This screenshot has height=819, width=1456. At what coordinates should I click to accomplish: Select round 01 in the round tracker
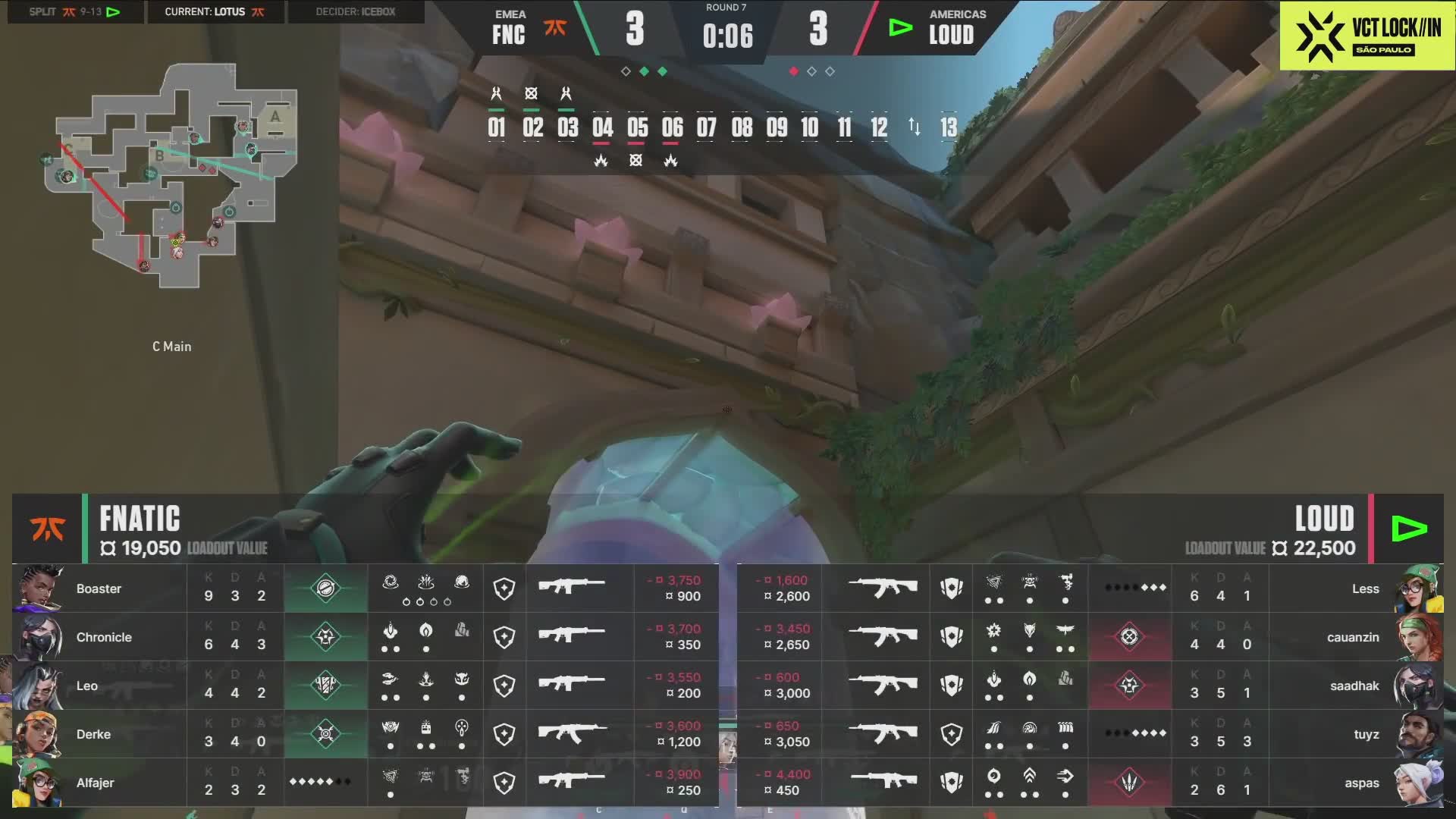497,127
